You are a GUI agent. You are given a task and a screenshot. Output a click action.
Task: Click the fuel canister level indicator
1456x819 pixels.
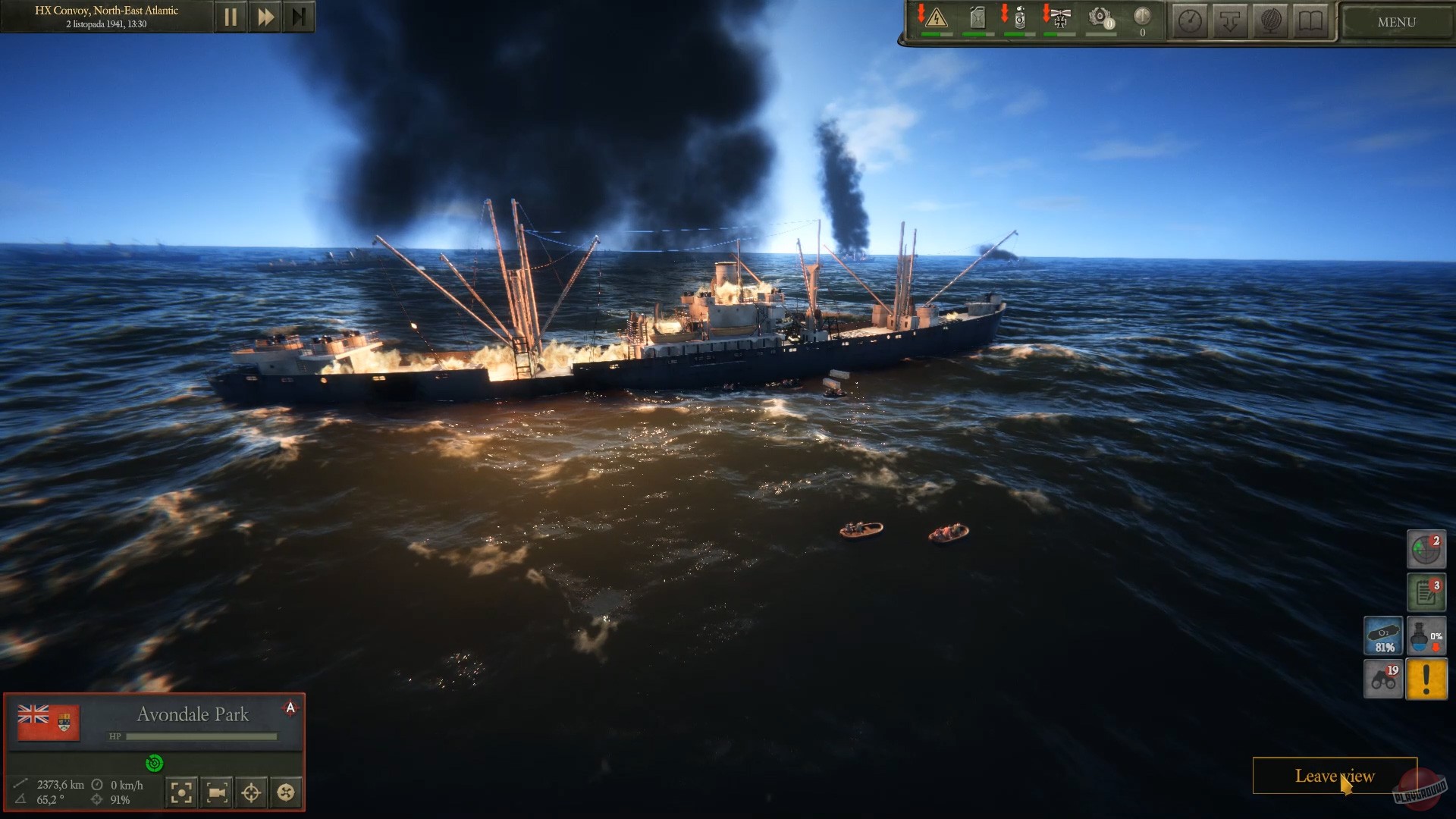tap(977, 17)
